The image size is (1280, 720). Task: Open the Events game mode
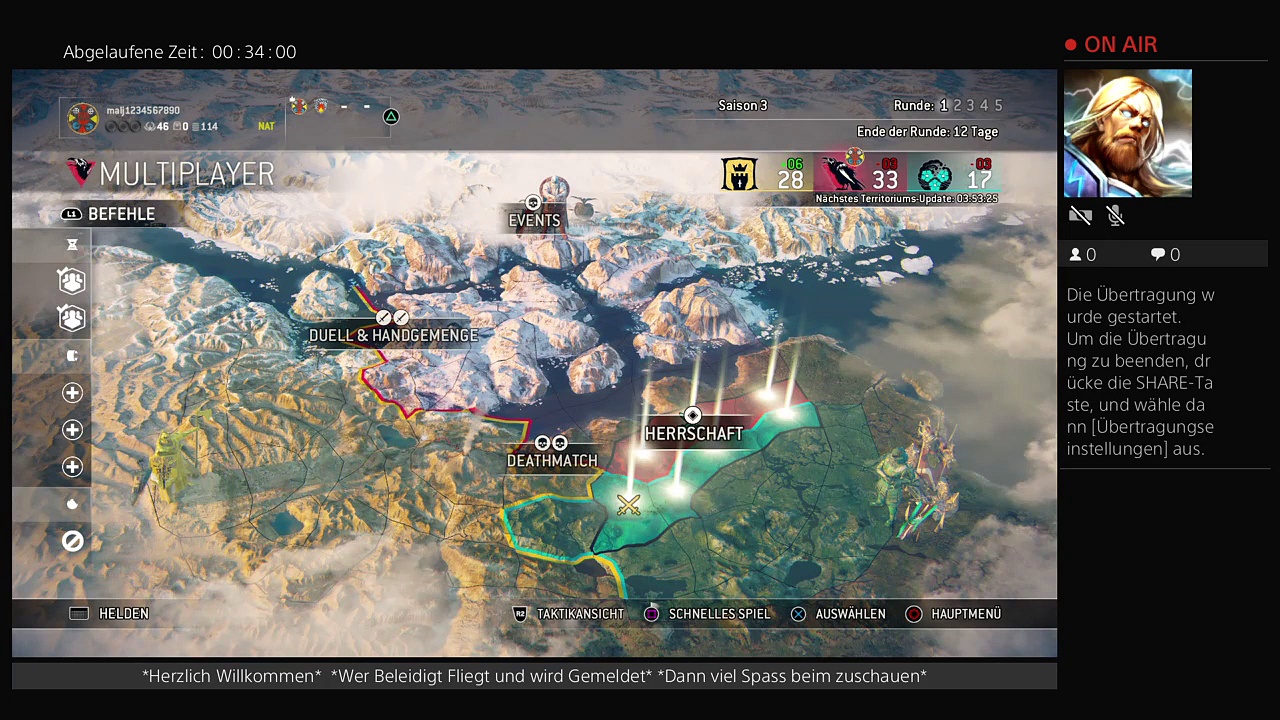point(534,219)
